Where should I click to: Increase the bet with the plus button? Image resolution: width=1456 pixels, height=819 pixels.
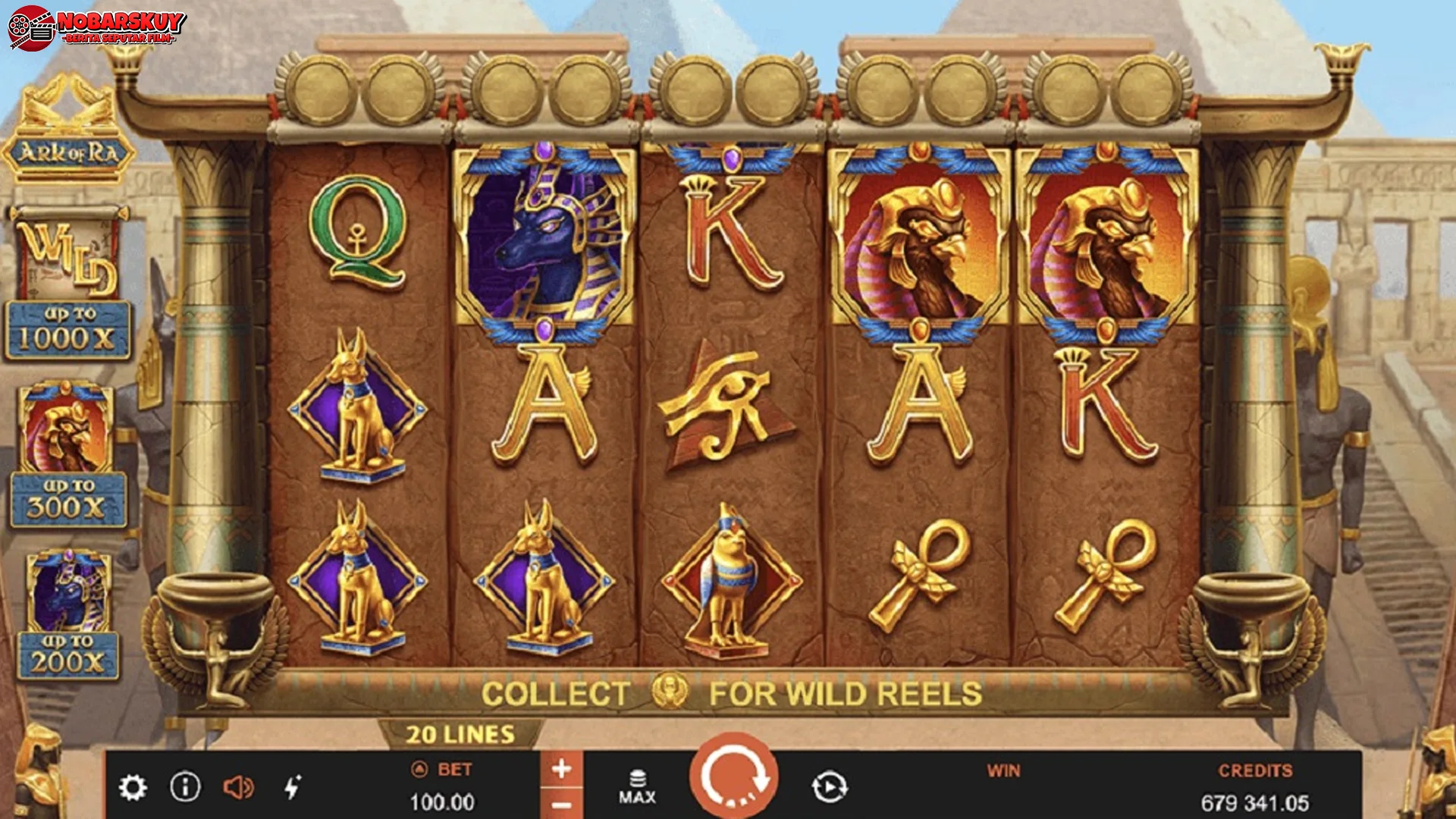coord(561,770)
